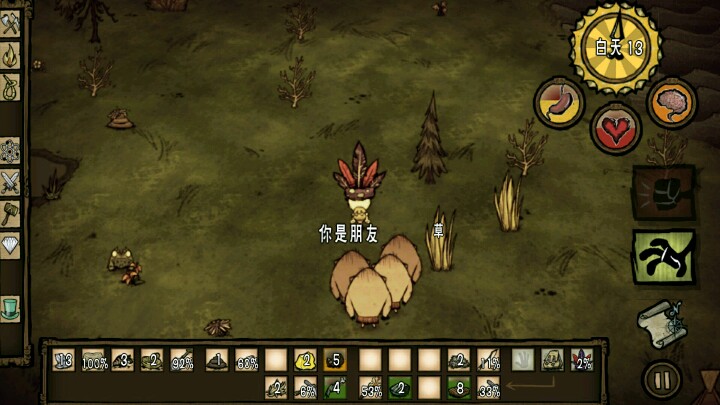Tap the green running figure action button
Viewport: 720px width, 405px height.
coord(663,257)
